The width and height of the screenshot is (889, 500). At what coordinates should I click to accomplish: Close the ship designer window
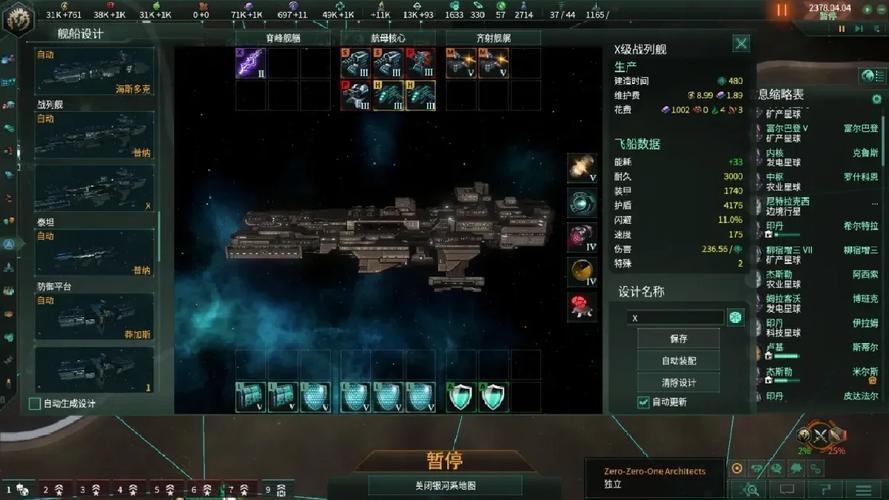point(741,43)
